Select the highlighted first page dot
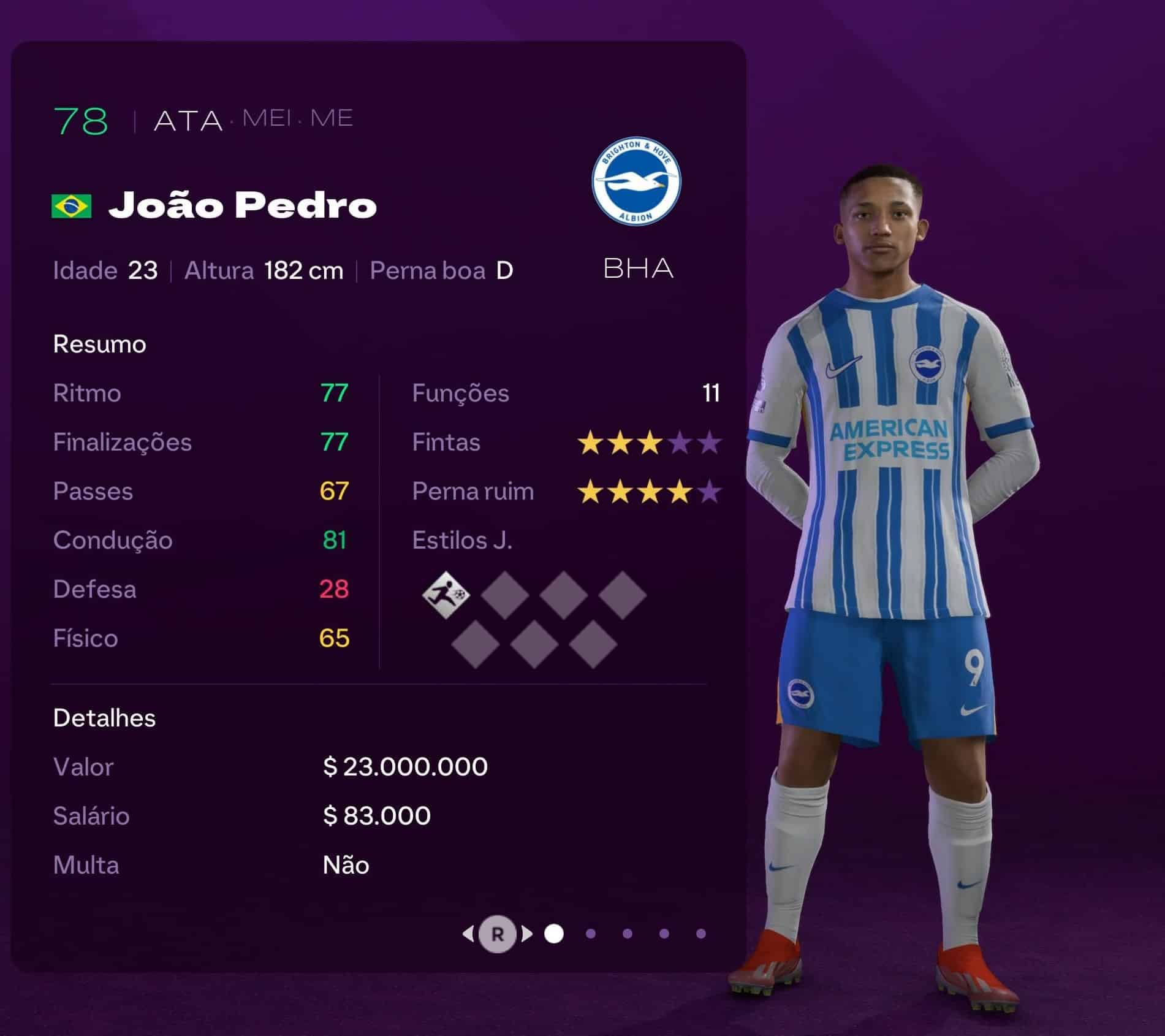1165x1036 pixels. pos(554,934)
